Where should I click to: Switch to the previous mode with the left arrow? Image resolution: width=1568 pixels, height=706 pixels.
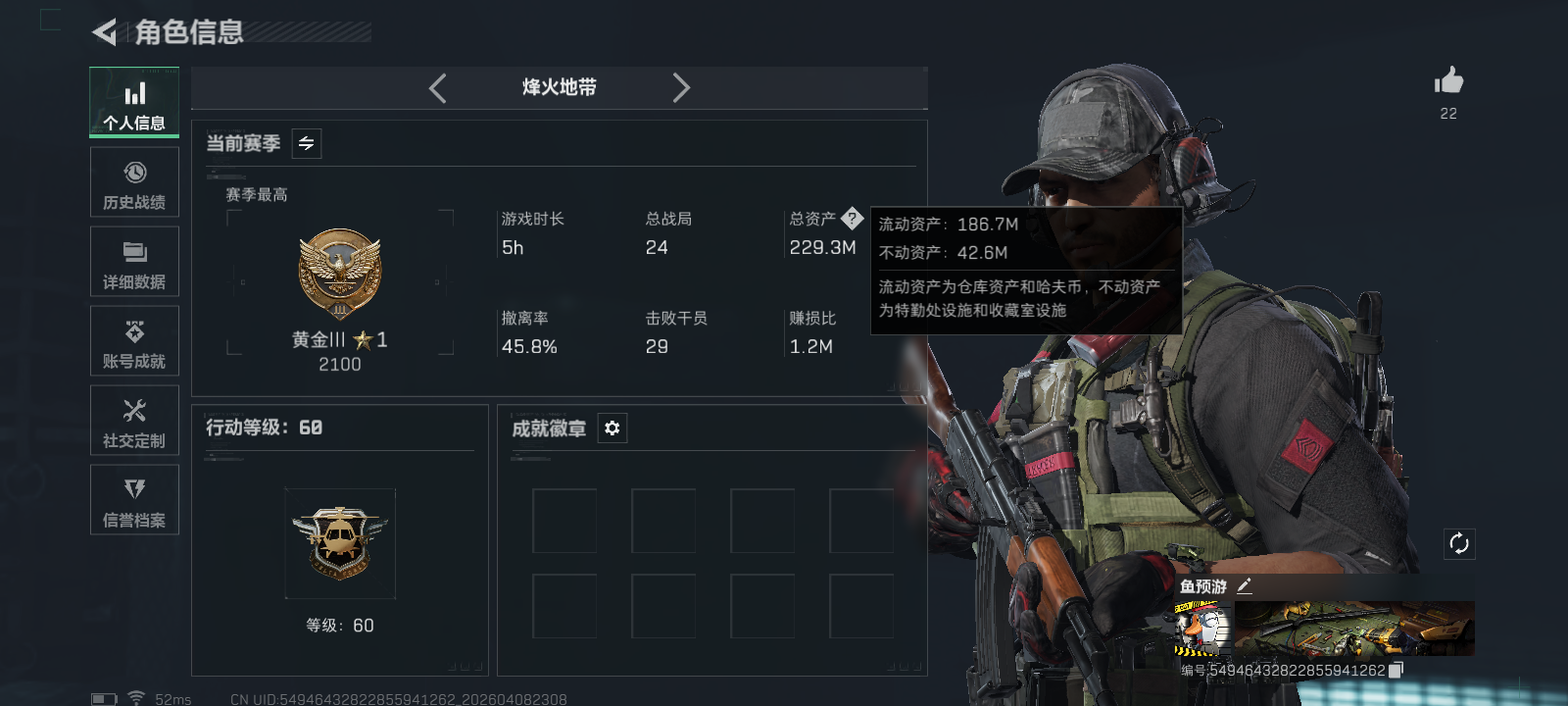click(x=438, y=87)
